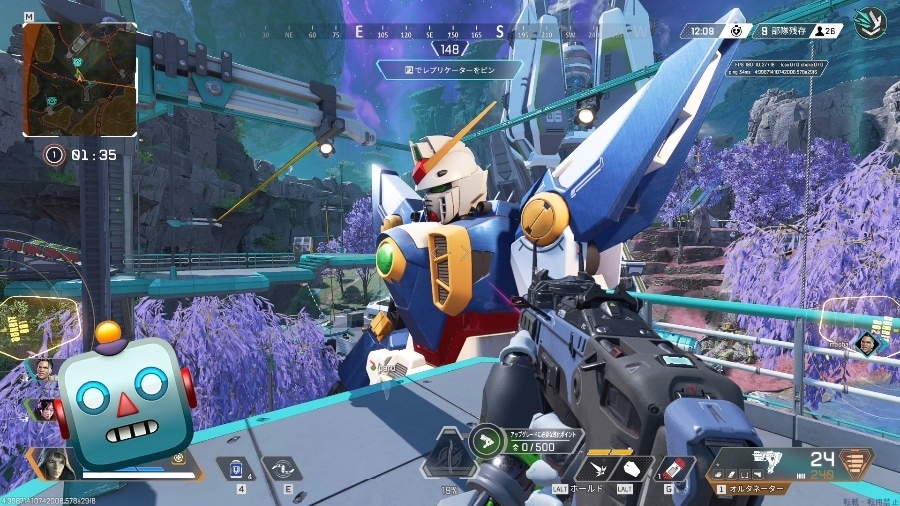Activate the tactical ability icon
Image resolution: width=900 pixels, height=506 pixels.
coord(281,467)
